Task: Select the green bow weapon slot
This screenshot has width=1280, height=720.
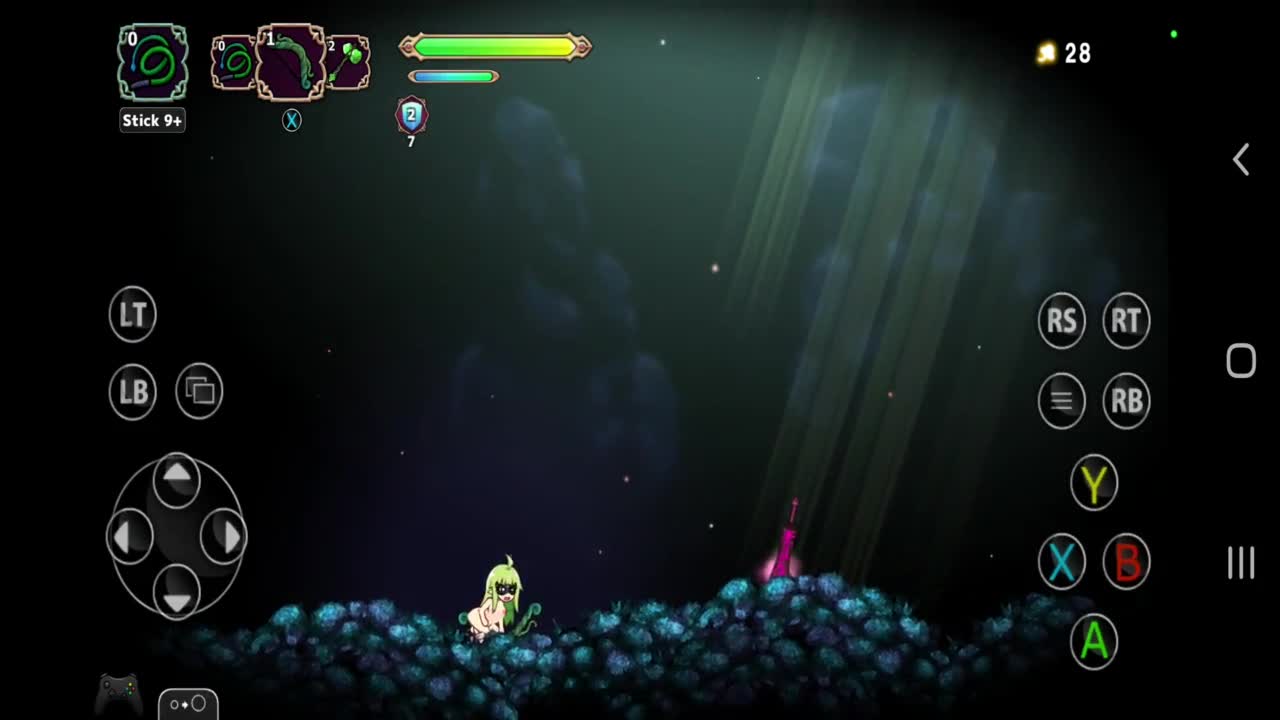Action: click(x=291, y=62)
